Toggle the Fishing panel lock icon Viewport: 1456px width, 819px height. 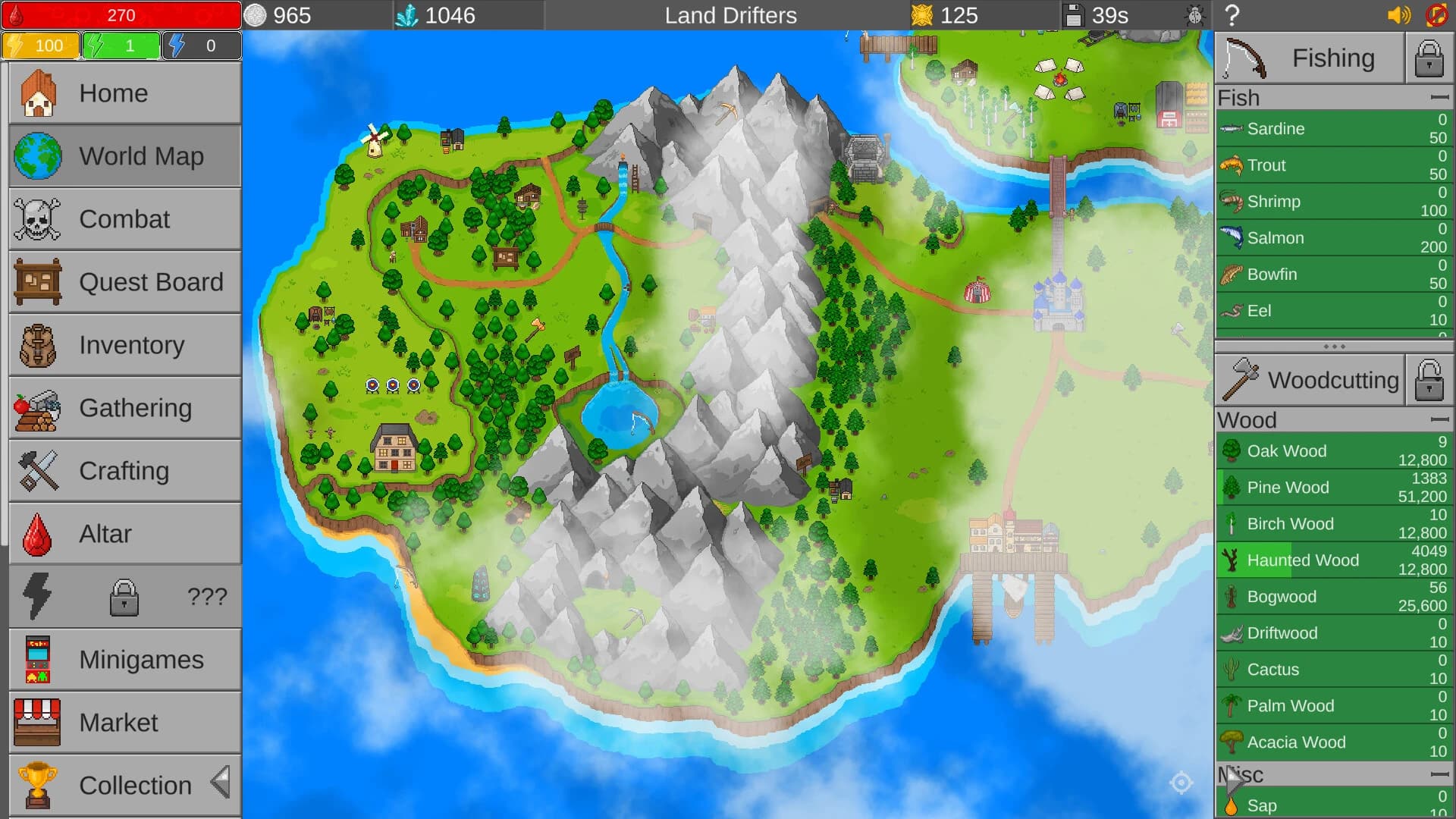(1429, 57)
